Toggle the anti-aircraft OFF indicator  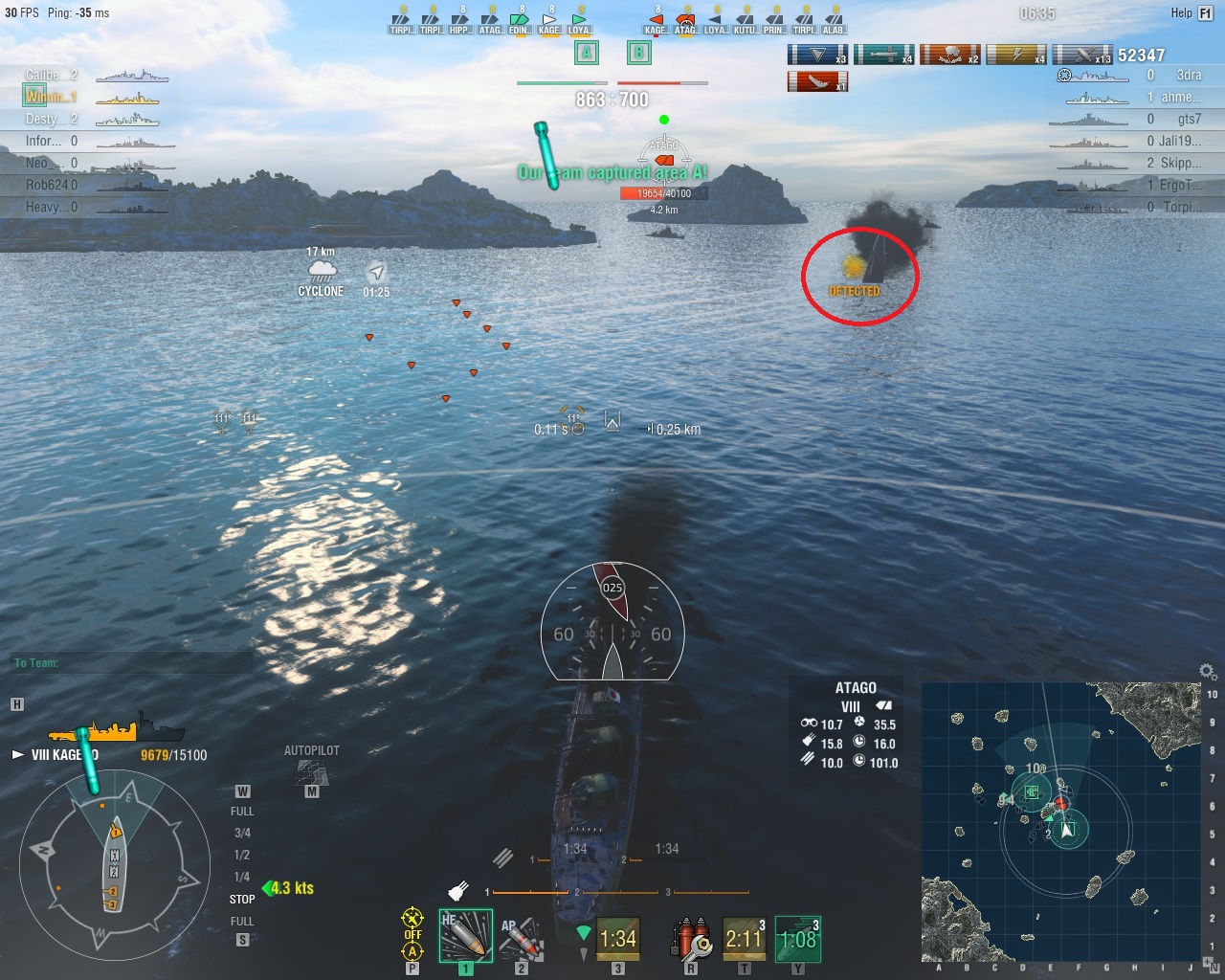pyautogui.click(x=412, y=935)
